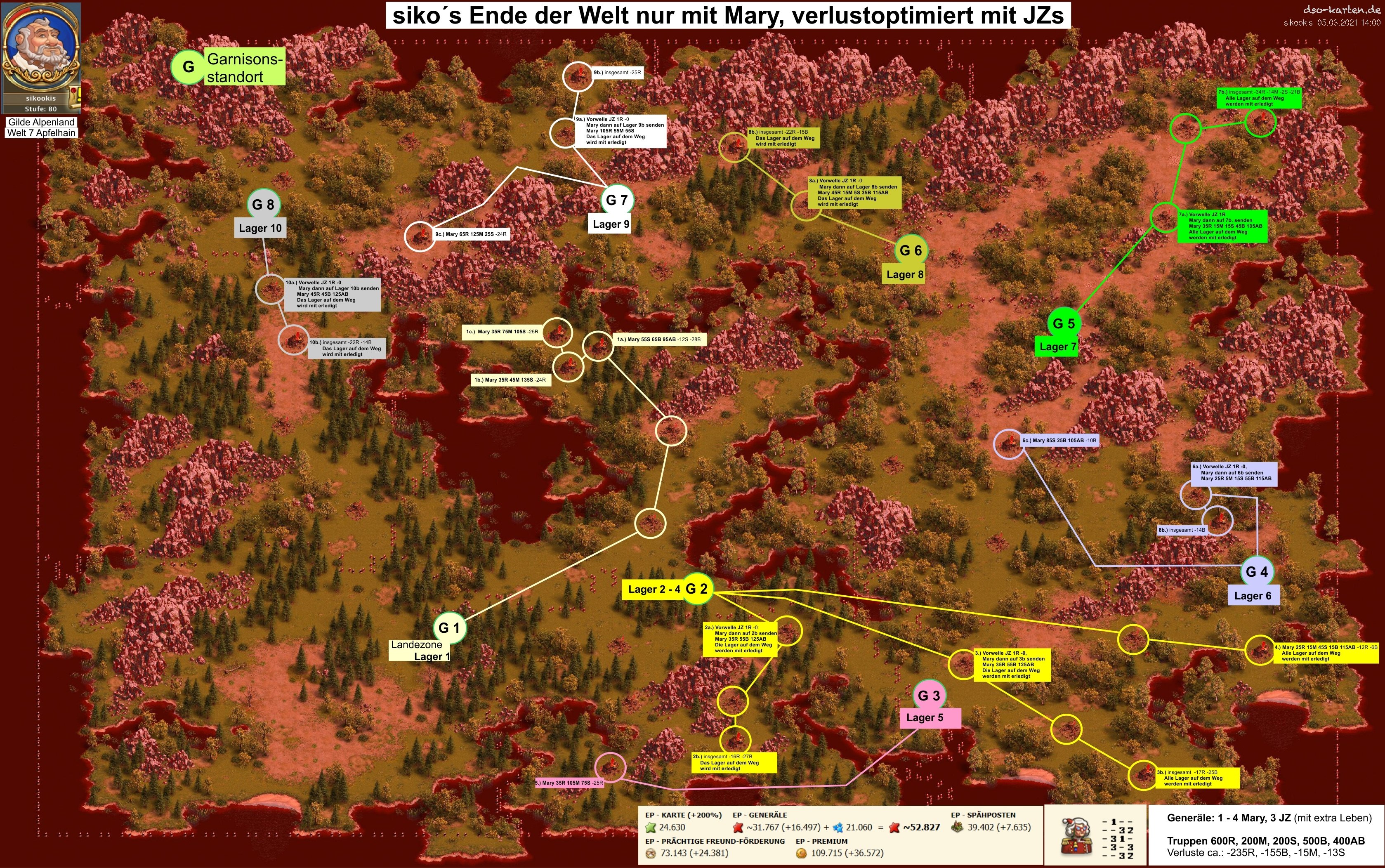Choose the pink G 3 garrison marker
Image resolution: width=1385 pixels, height=868 pixels.
point(929,696)
